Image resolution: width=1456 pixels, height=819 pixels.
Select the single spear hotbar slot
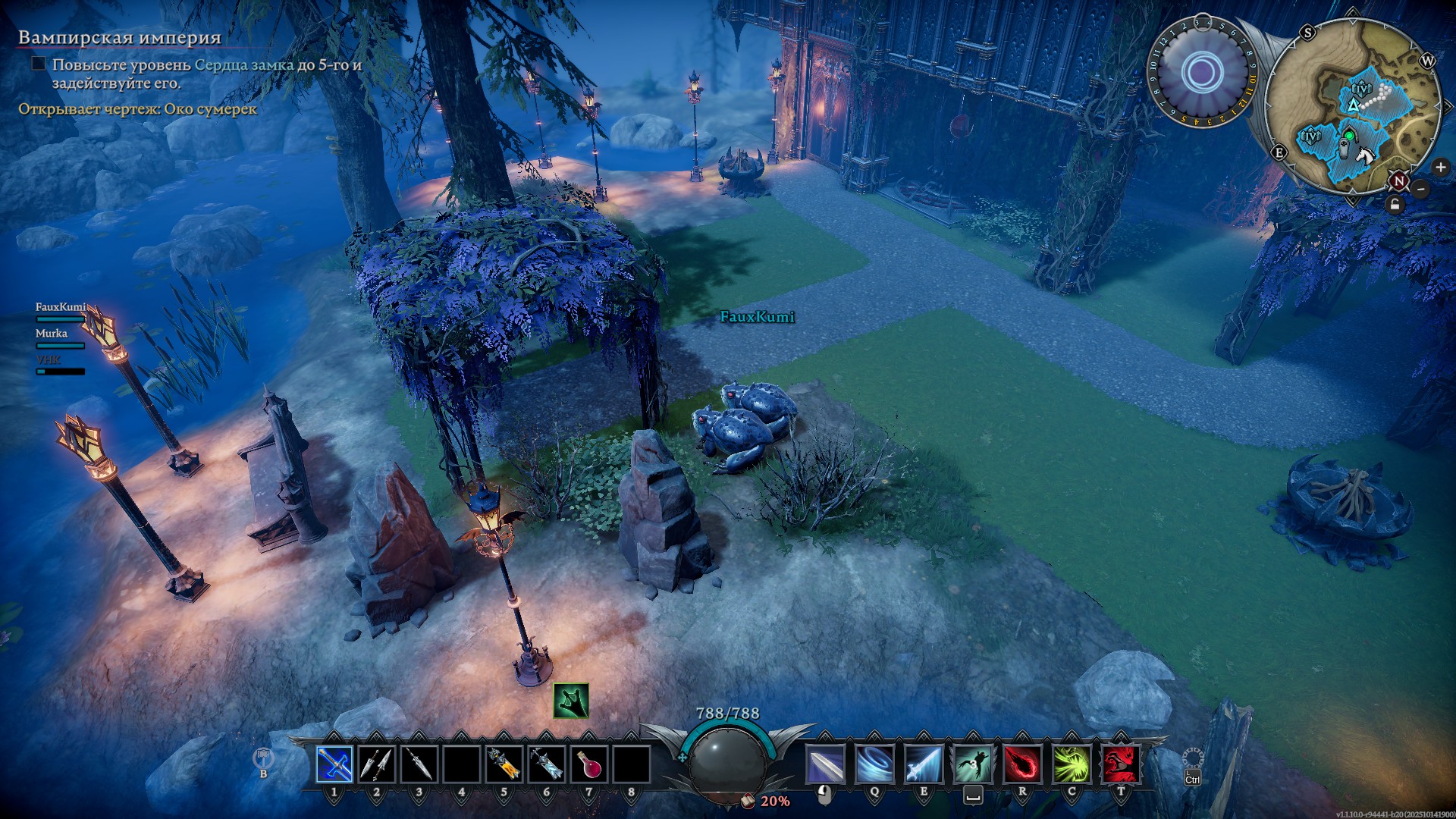(419, 764)
